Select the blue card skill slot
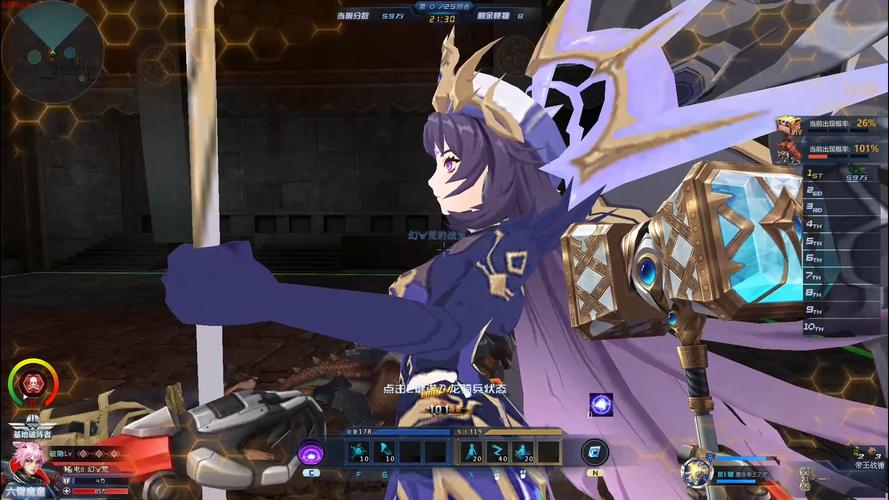The height and width of the screenshot is (500, 889). point(595,452)
